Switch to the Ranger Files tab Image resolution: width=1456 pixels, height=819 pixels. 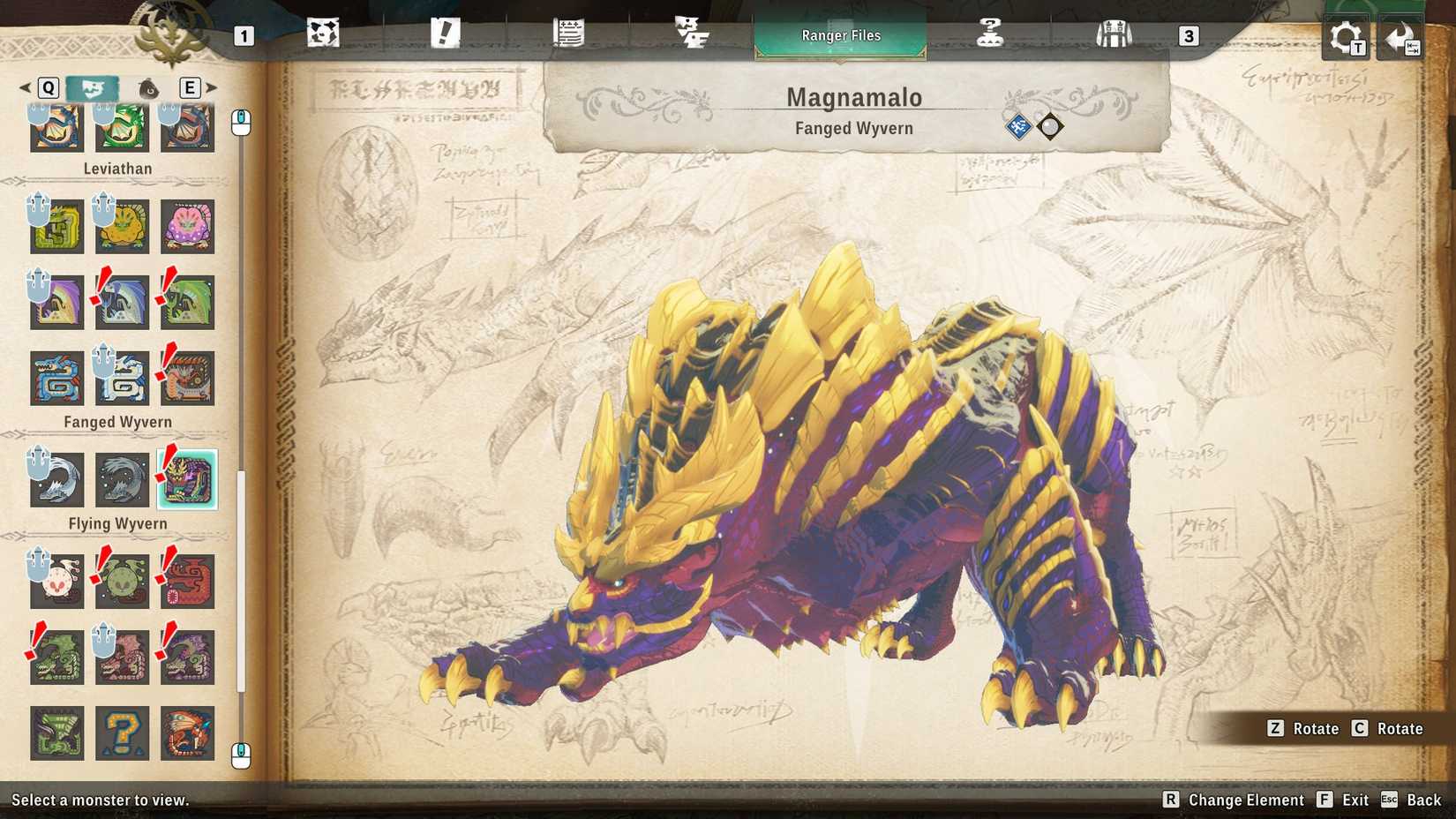(x=840, y=35)
